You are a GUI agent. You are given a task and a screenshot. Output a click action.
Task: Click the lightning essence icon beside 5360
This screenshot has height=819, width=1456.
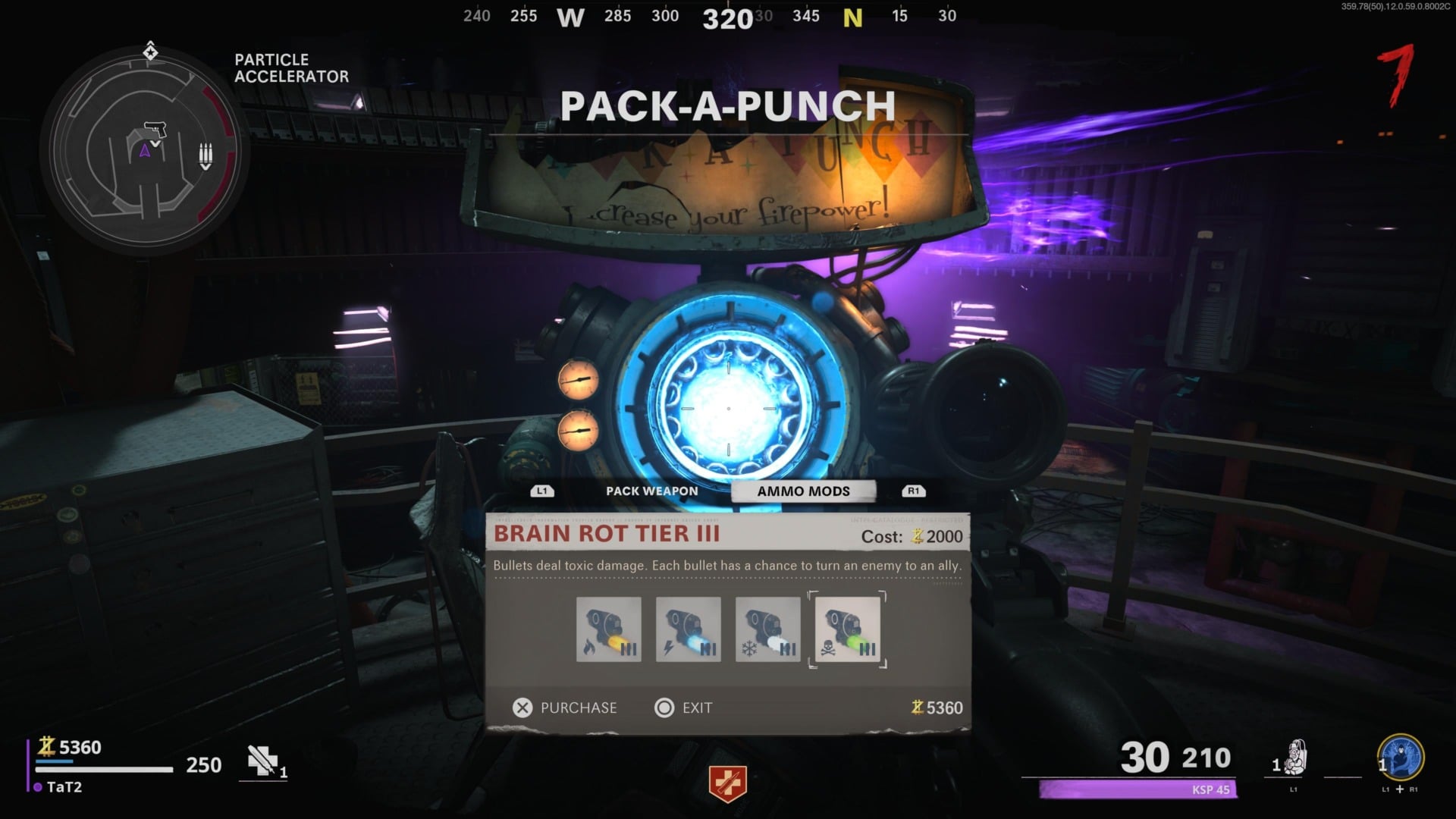(47, 747)
